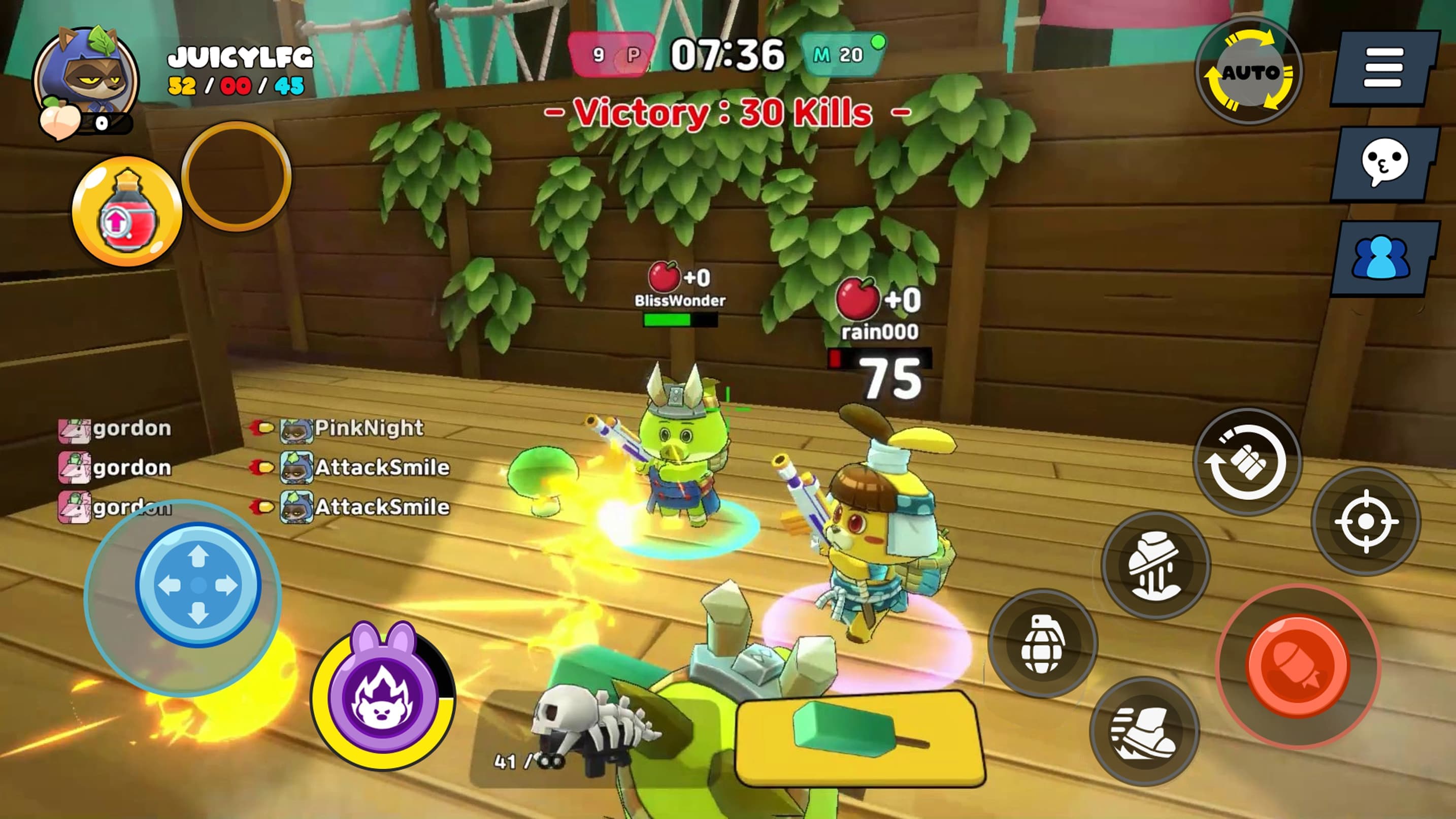
Task: Tap the red fire button
Action: point(1298,666)
